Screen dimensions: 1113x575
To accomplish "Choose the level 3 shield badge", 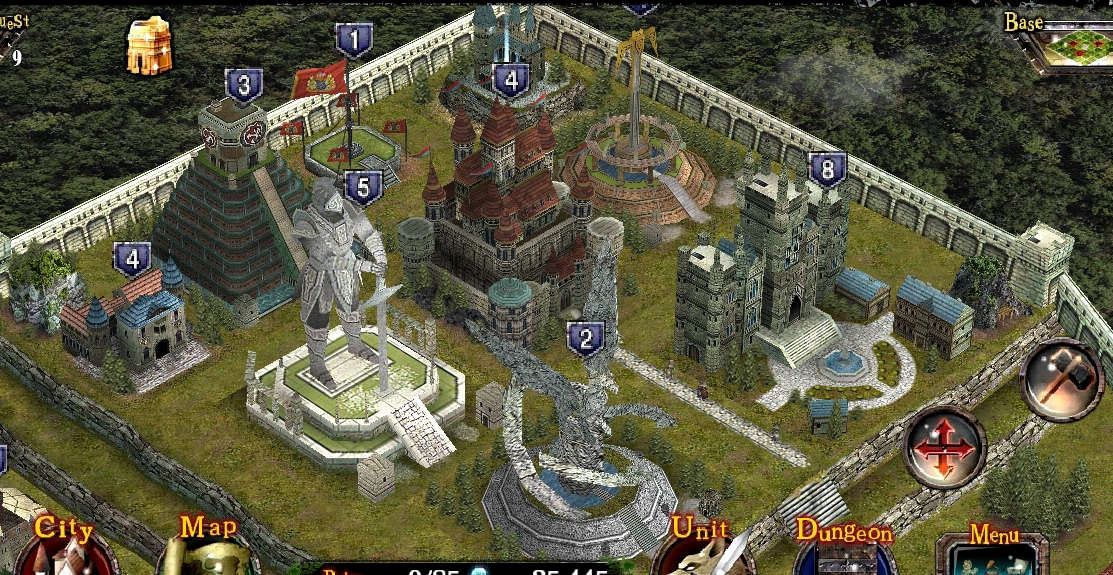I will [x=244, y=86].
